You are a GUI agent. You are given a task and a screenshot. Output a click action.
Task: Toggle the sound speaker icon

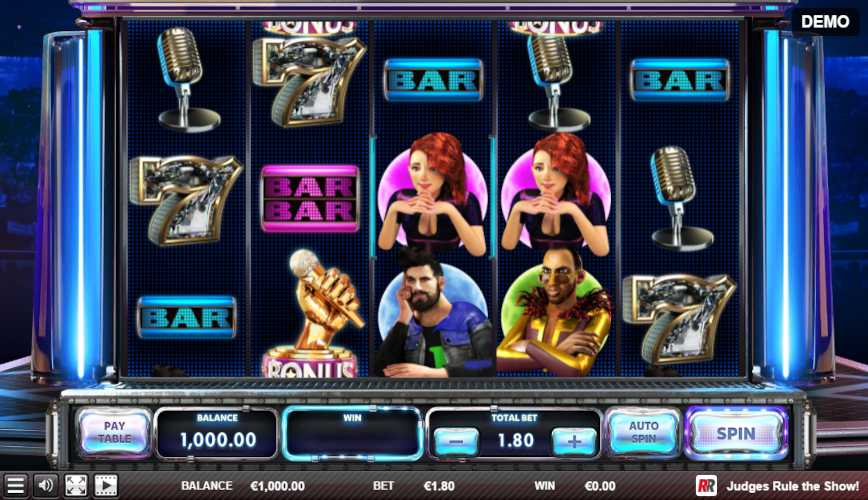click(x=46, y=486)
